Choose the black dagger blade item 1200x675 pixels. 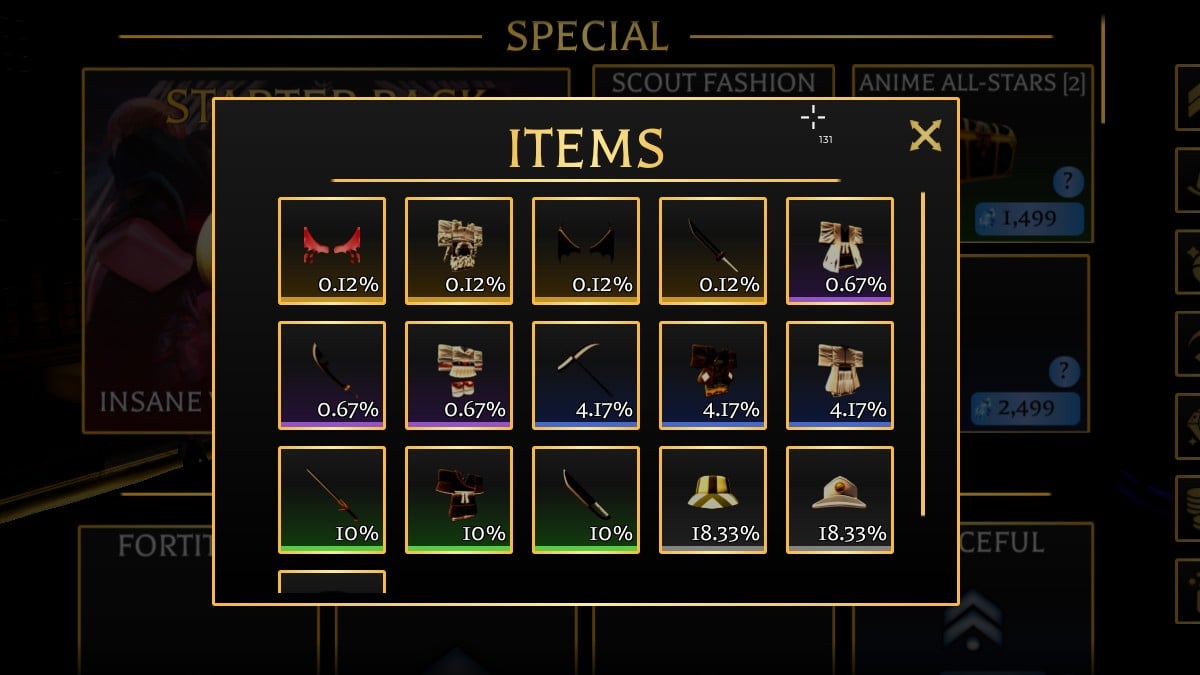click(x=713, y=250)
